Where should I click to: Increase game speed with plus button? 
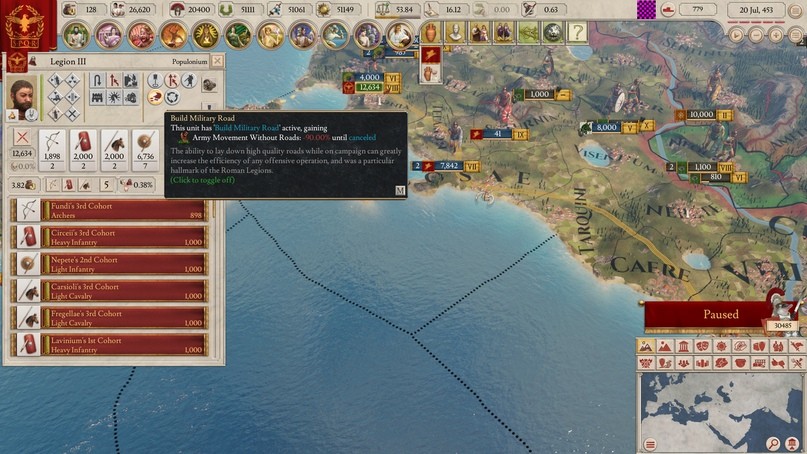click(778, 34)
